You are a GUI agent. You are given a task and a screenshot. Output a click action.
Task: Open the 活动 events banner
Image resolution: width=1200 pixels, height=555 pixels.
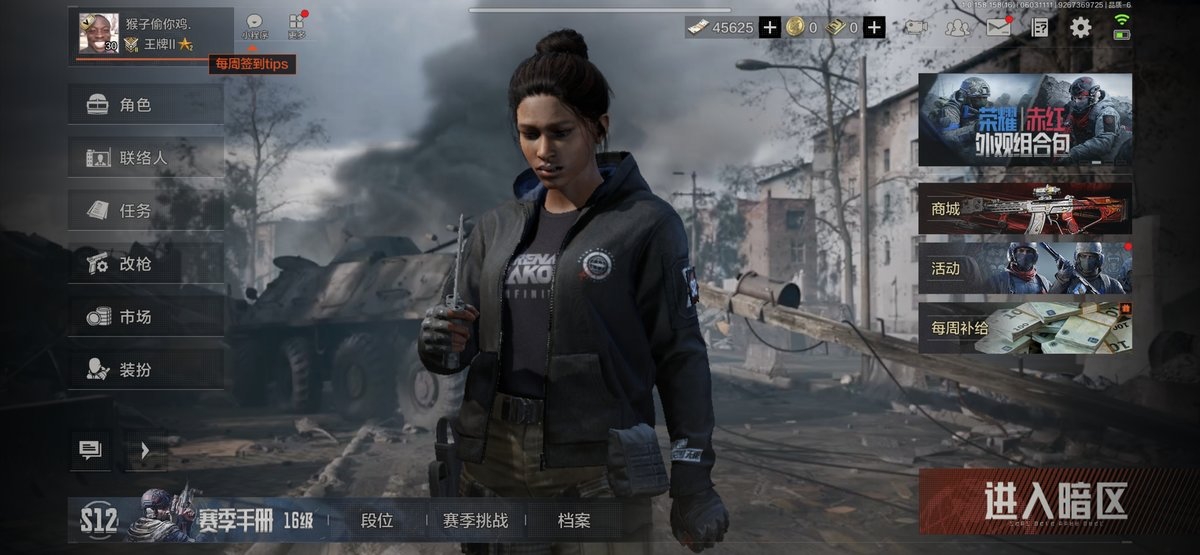pyautogui.click(x=1025, y=267)
